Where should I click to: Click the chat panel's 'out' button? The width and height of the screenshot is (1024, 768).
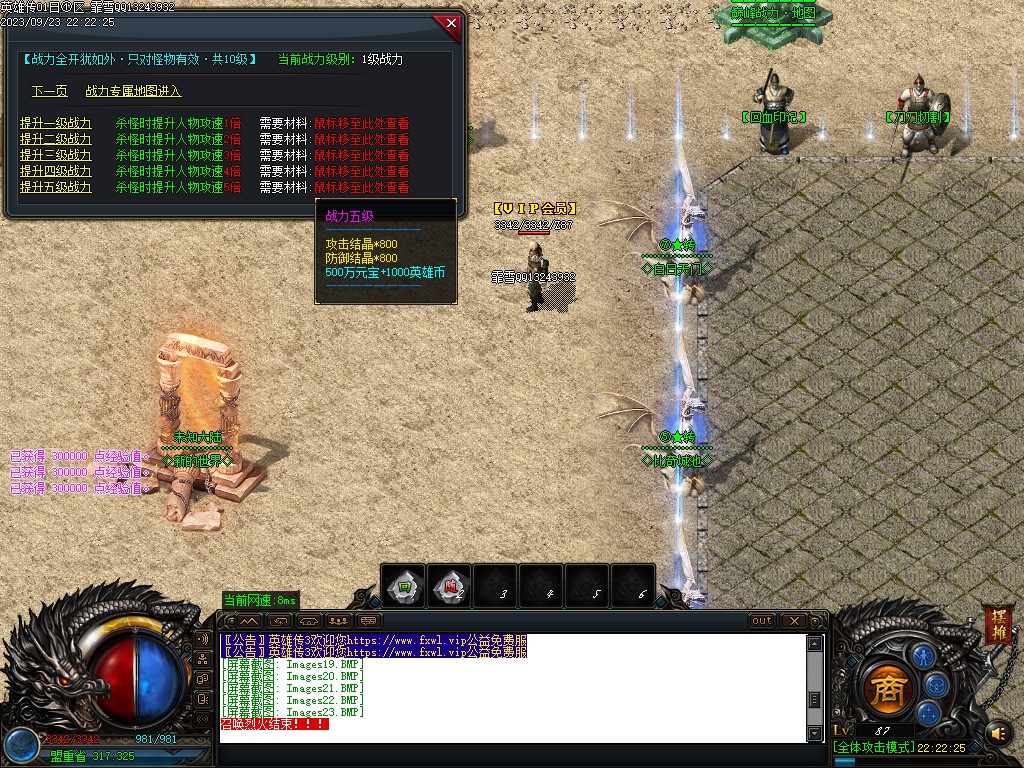(x=762, y=621)
